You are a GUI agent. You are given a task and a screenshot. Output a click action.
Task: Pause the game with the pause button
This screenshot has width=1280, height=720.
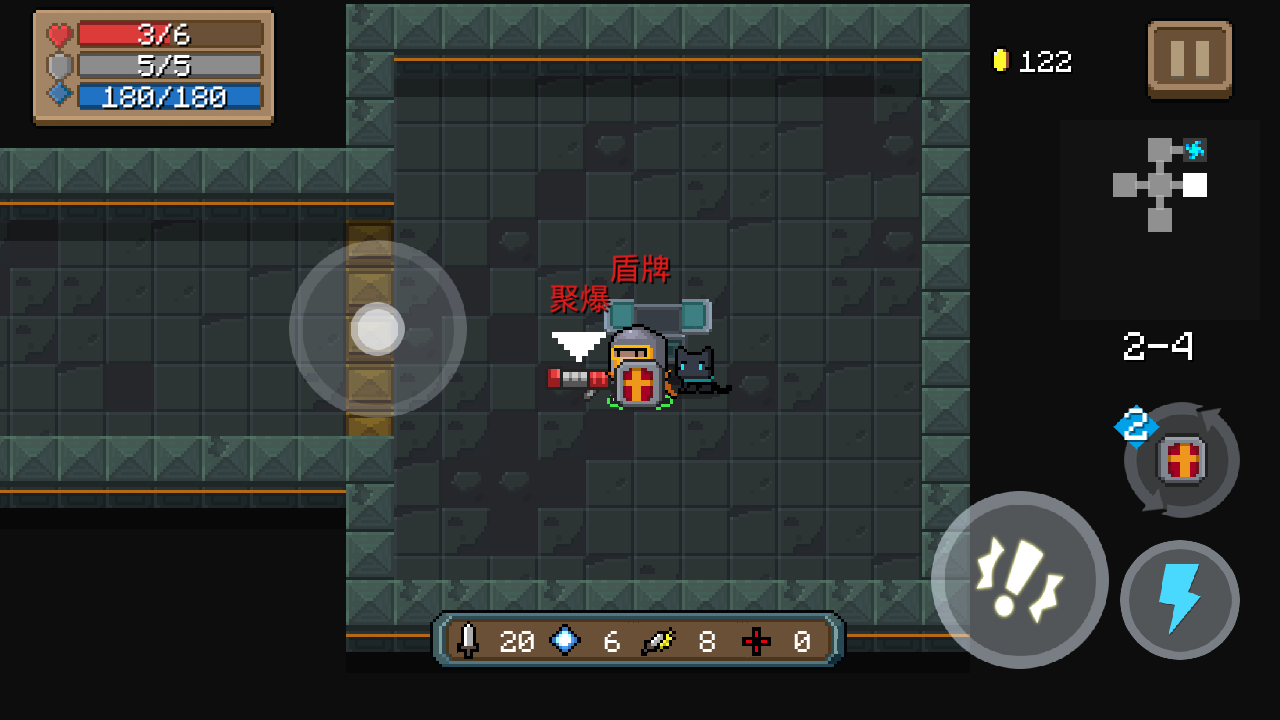[1189, 59]
